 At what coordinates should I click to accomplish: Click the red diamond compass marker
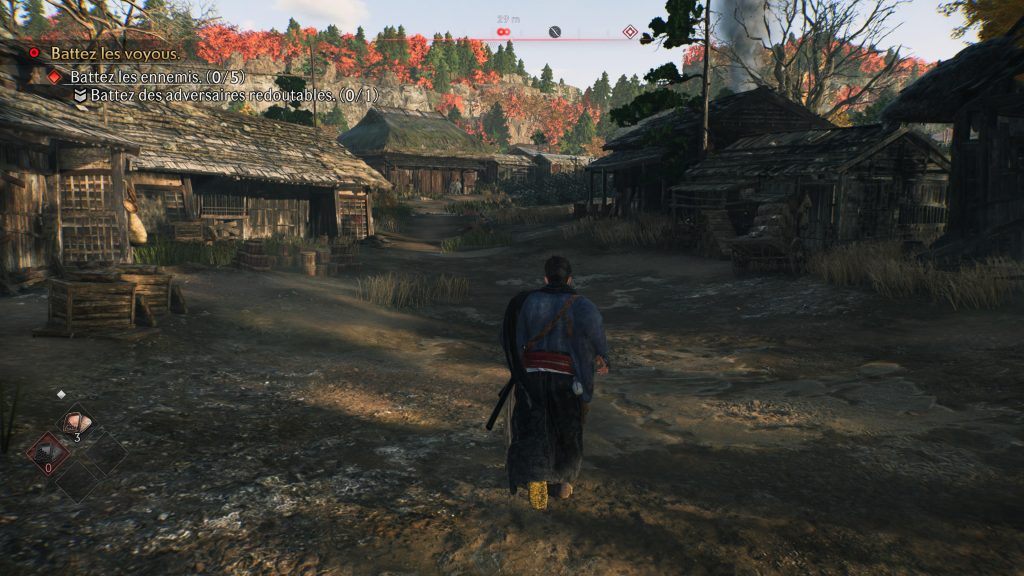[630, 32]
